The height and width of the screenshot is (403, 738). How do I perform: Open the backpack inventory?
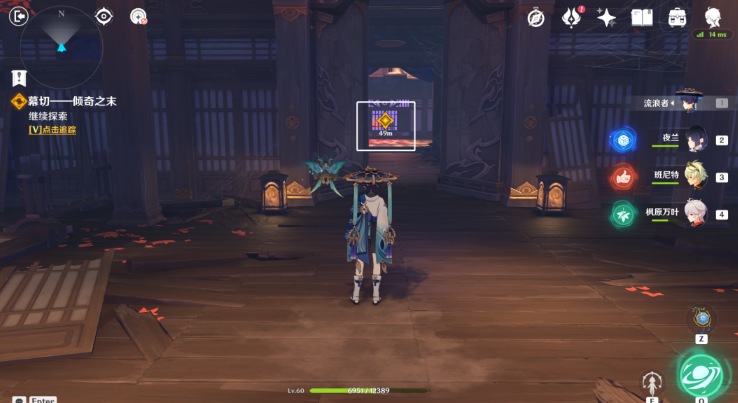coord(677,17)
